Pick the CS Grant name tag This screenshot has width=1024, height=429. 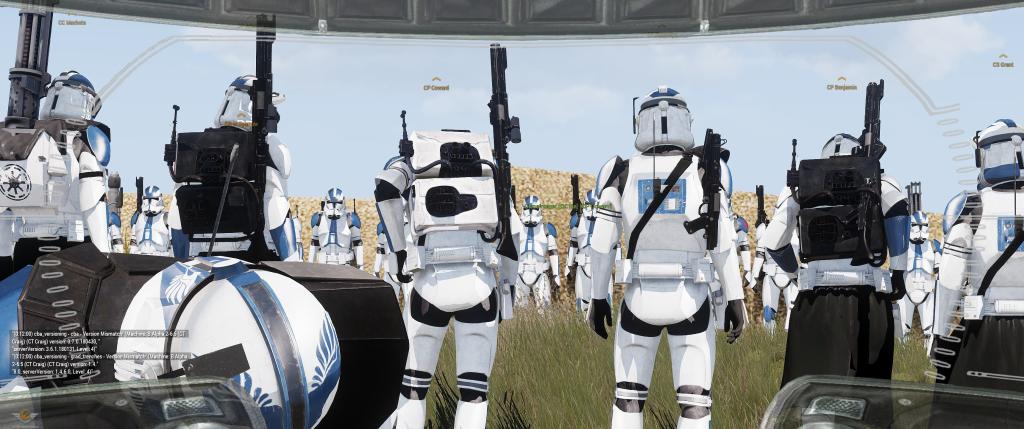coord(1002,63)
